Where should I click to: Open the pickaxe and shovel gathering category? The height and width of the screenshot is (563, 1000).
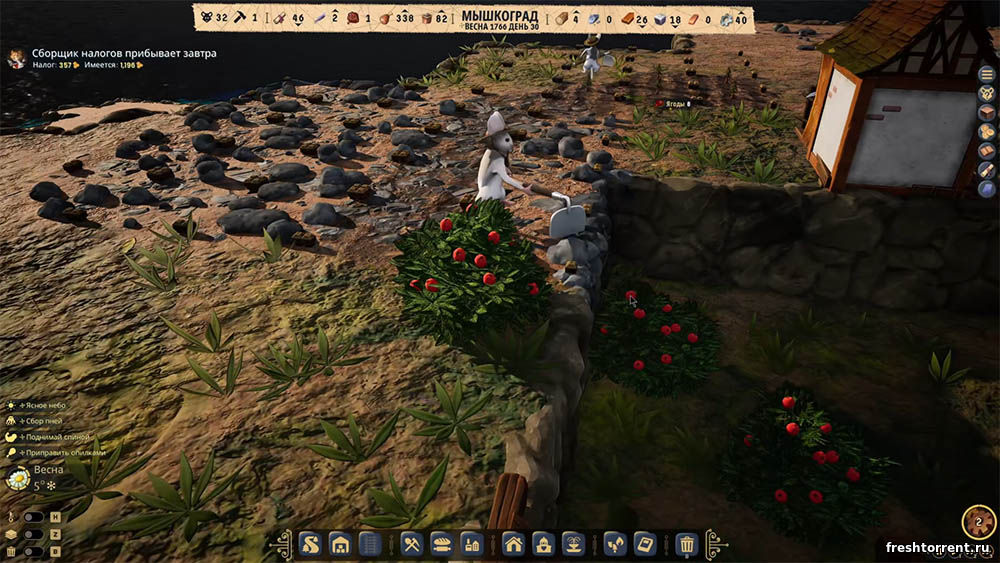(411, 545)
